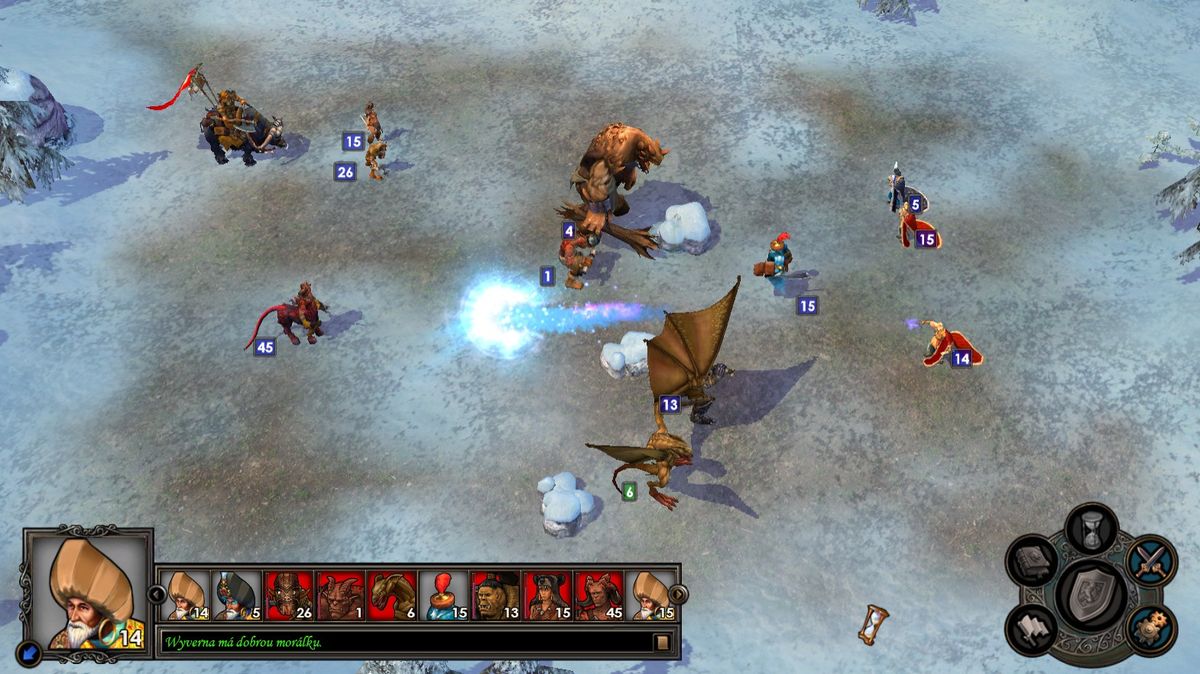Click the active hero portrait with turban
This screenshot has height=674, width=1200.
click(88, 592)
